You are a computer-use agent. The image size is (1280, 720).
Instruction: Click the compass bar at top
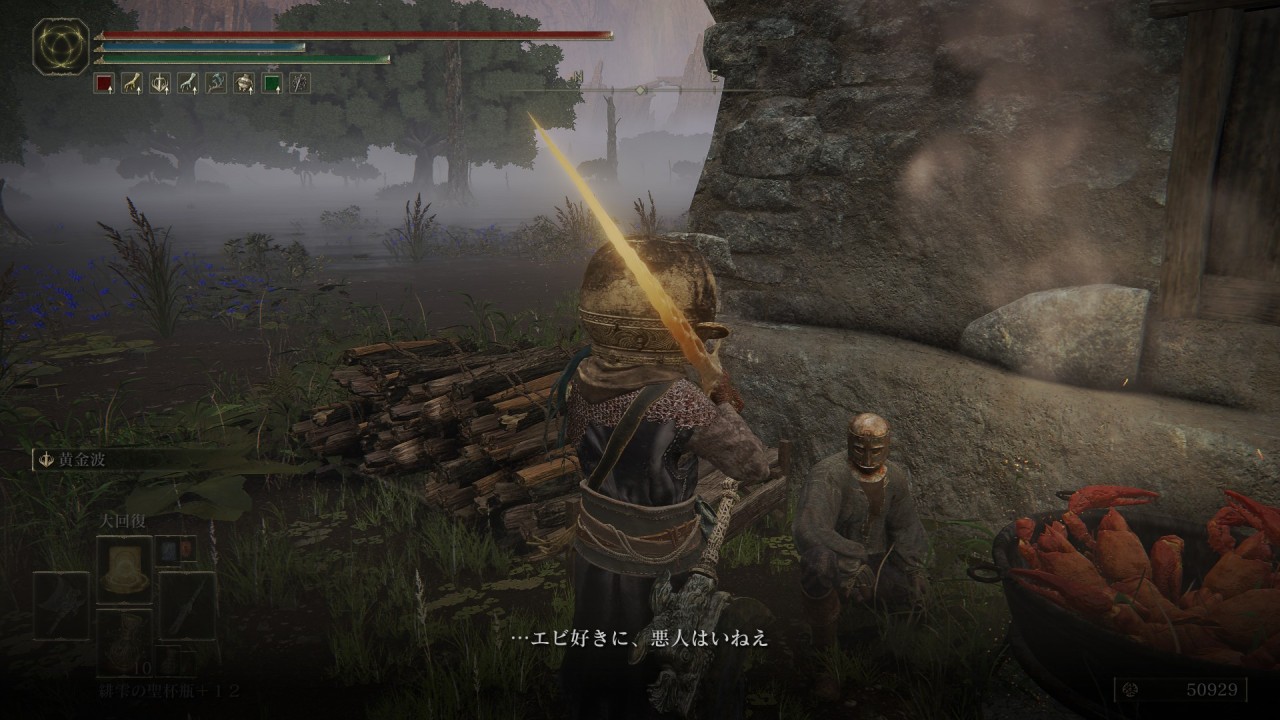[x=640, y=90]
